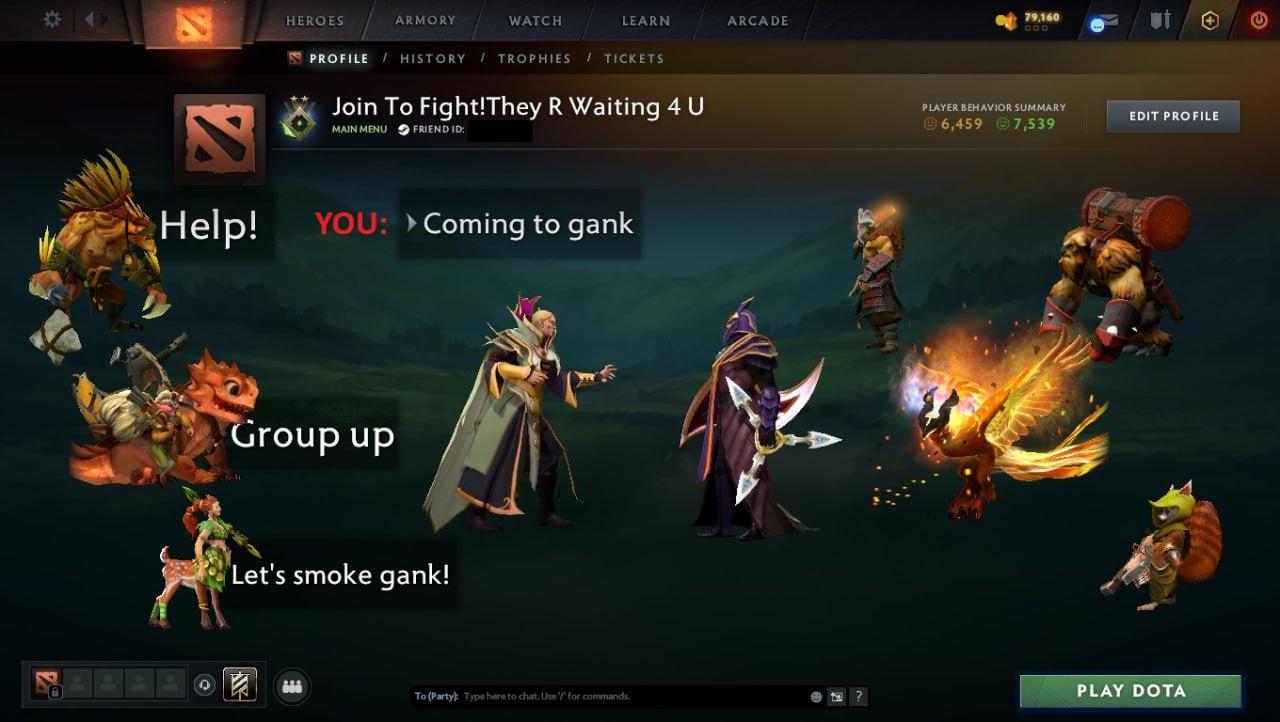
Task: Open the Battle Pass icon near party slots
Action: coord(239,683)
